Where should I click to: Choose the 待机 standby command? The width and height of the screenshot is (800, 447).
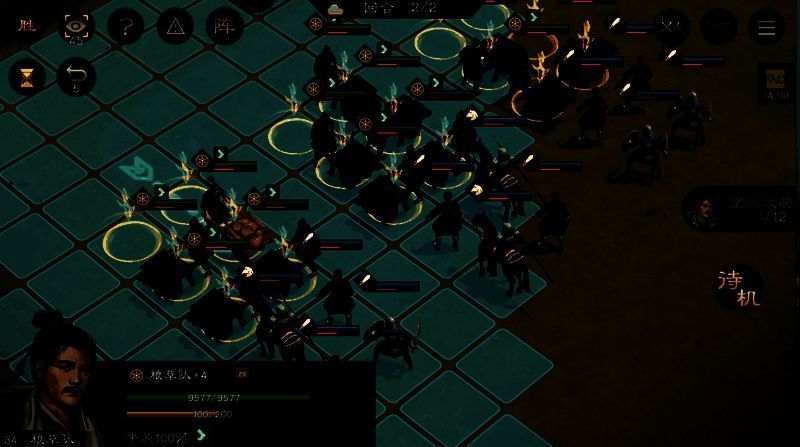pyautogui.click(x=739, y=287)
